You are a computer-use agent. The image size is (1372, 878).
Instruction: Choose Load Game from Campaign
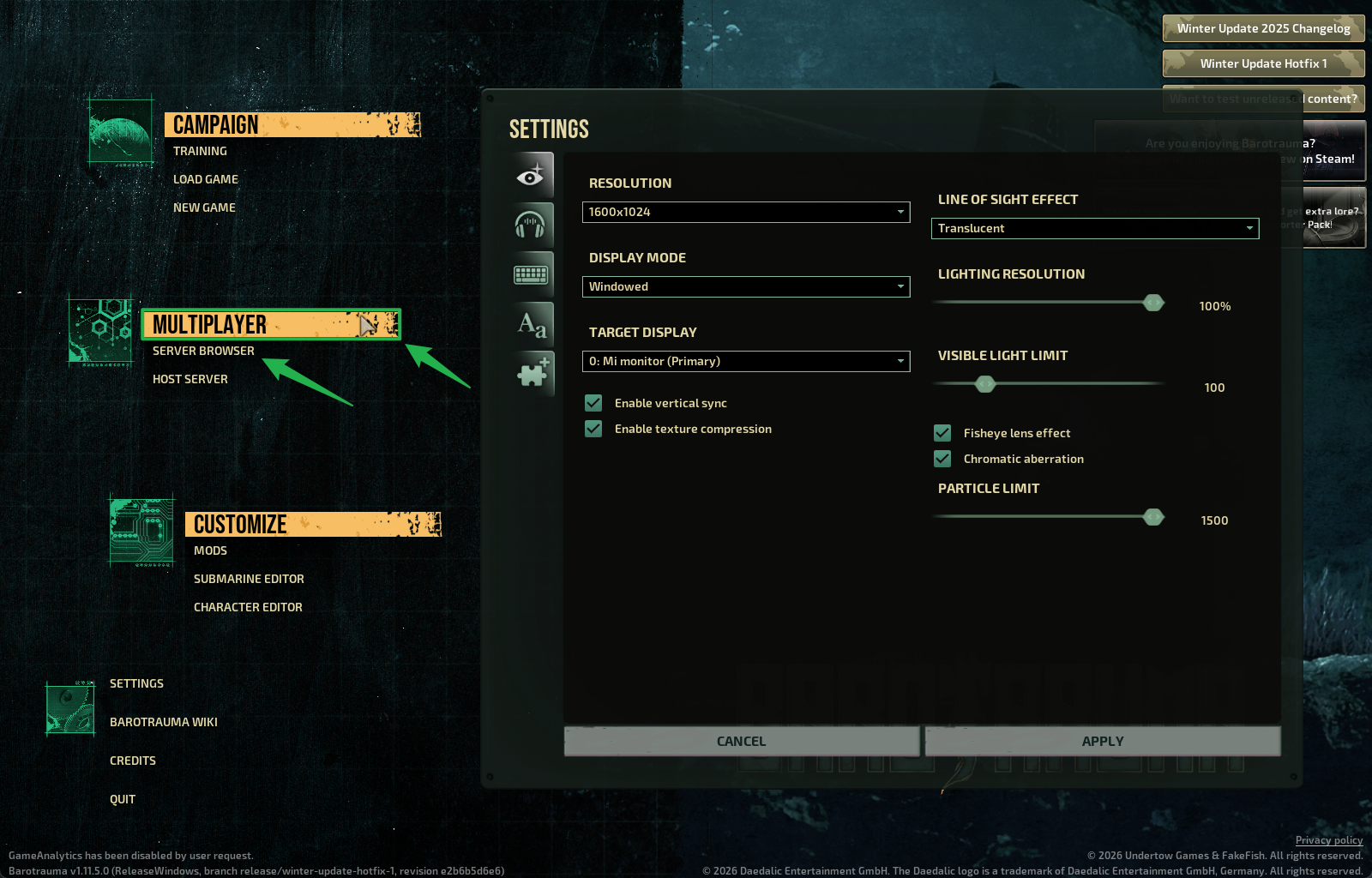coord(206,179)
